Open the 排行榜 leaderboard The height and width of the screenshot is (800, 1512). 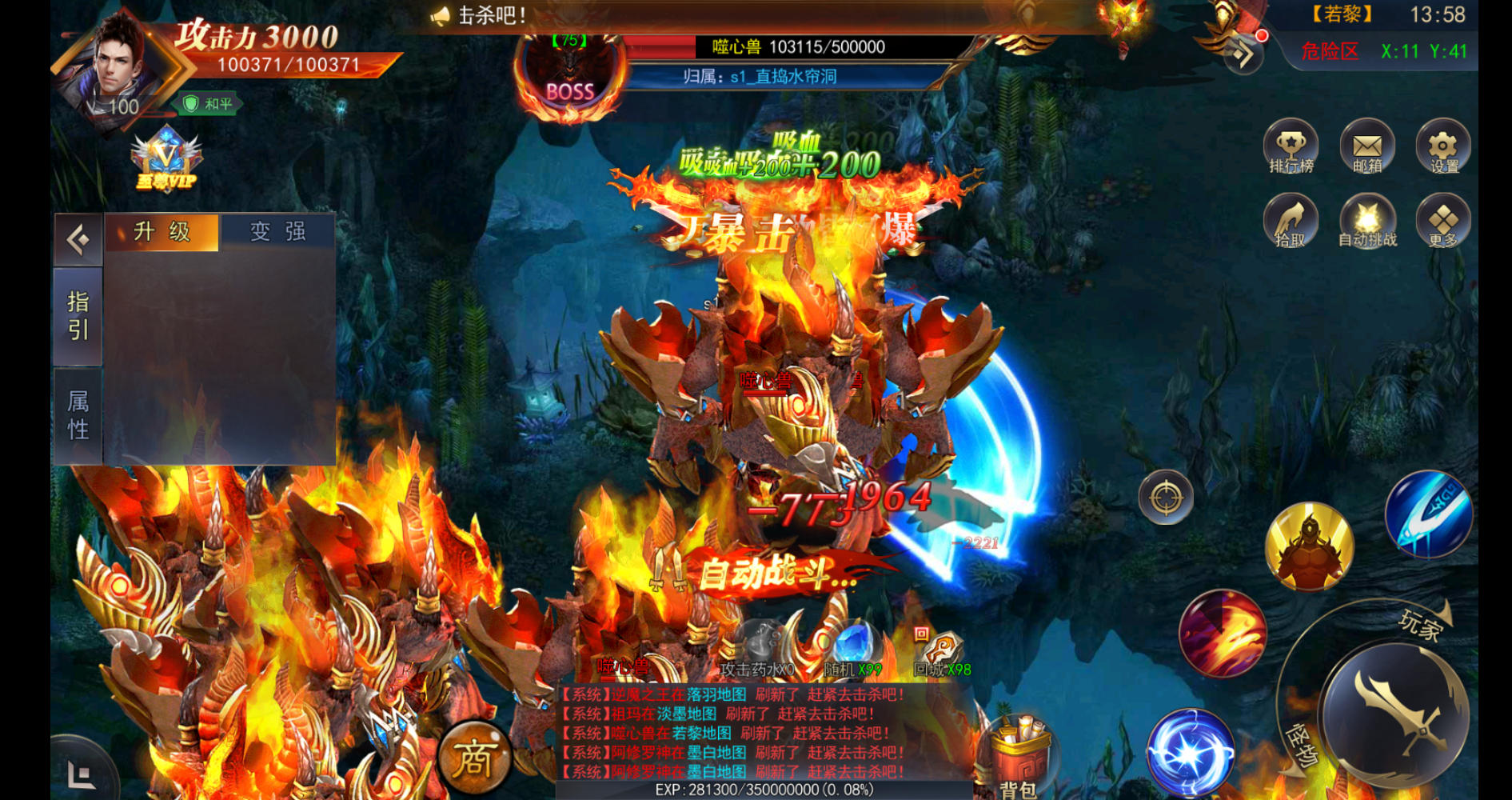pos(1291,146)
